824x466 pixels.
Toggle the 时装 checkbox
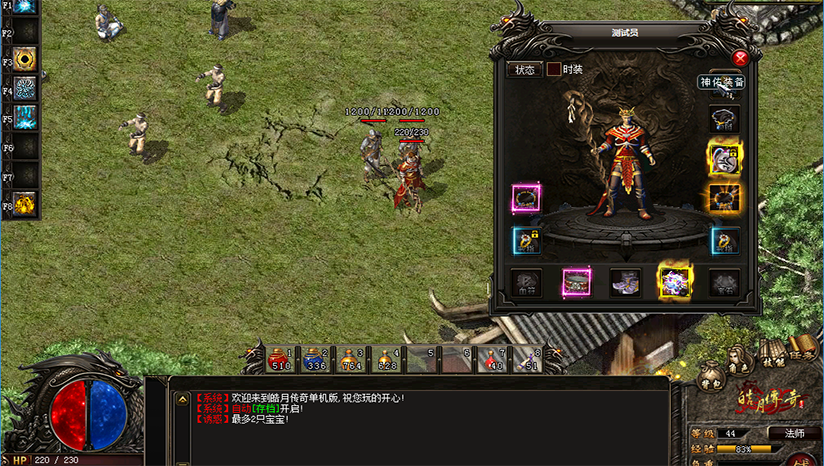(x=553, y=70)
